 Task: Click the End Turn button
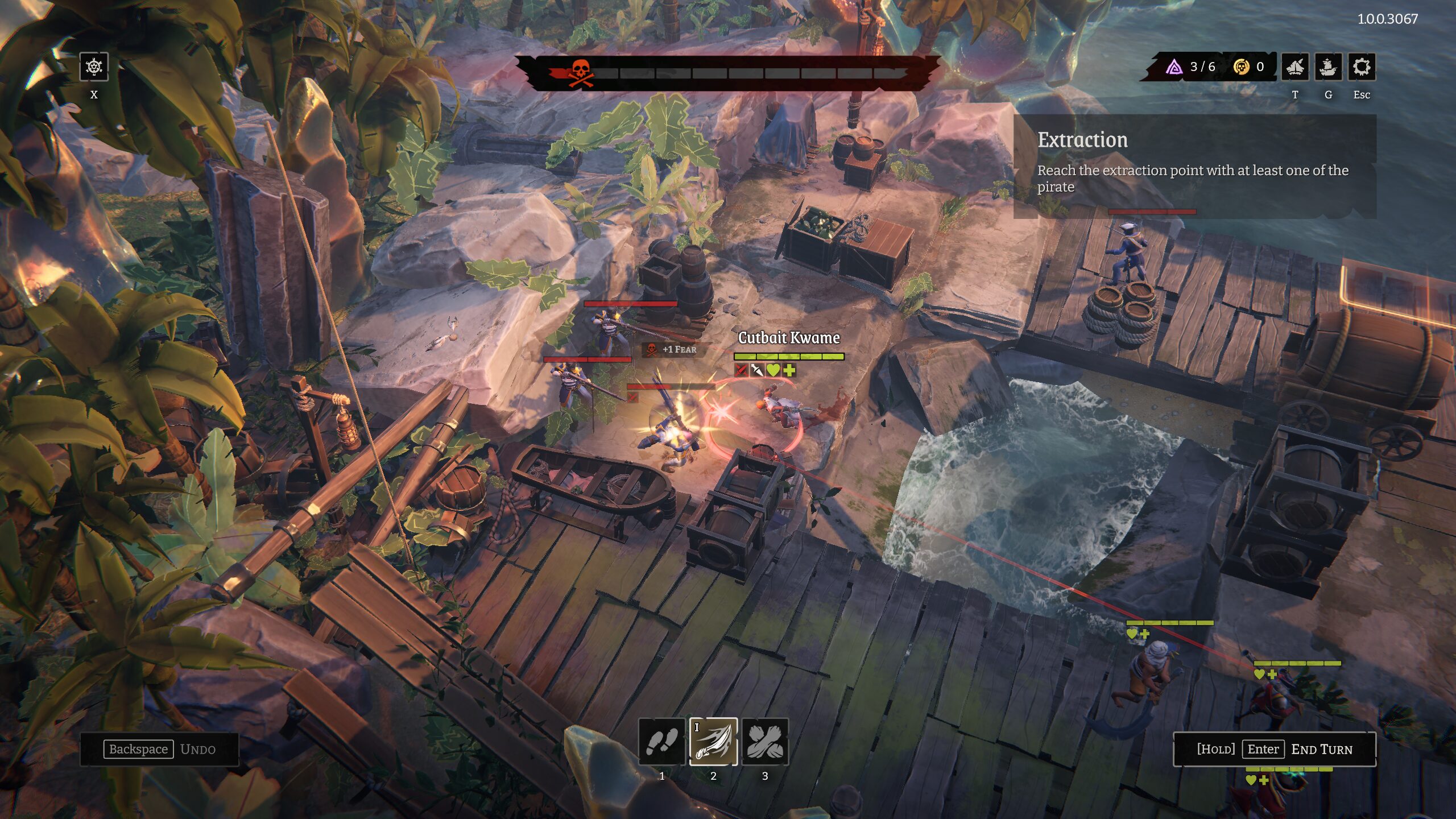pos(1275,749)
